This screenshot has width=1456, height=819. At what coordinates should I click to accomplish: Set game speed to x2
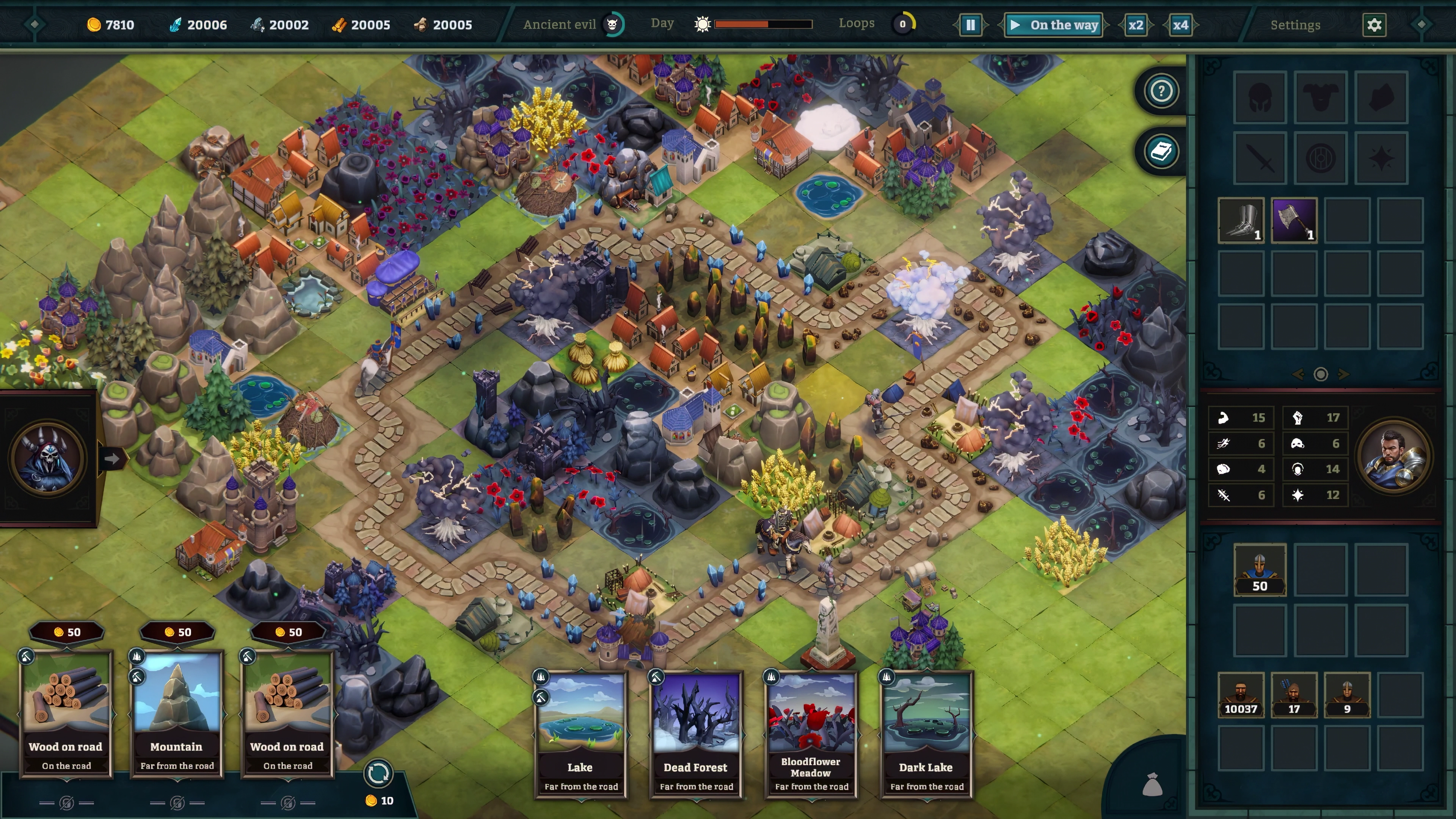(1135, 25)
